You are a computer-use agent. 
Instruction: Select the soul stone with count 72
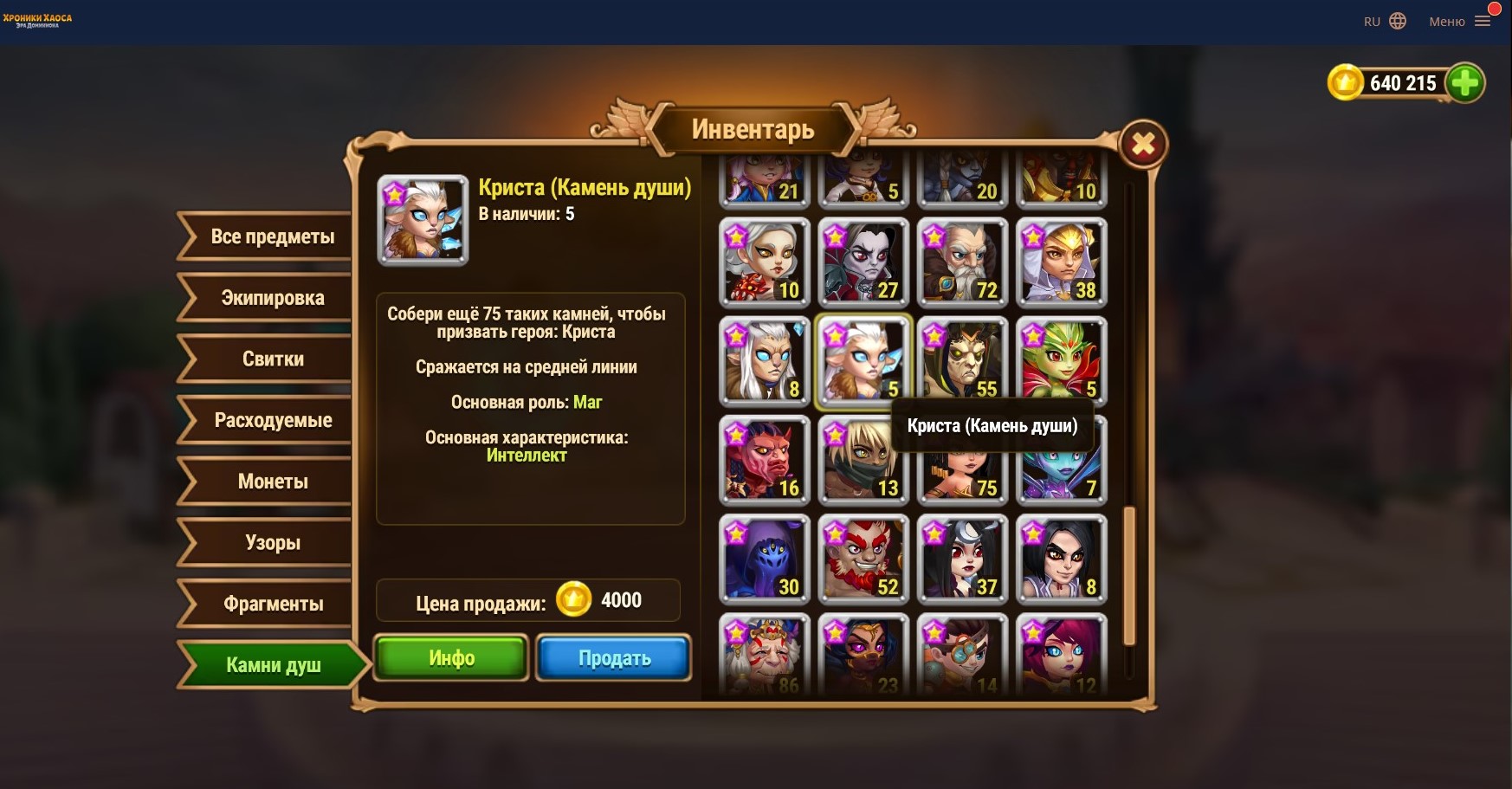point(962,263)
